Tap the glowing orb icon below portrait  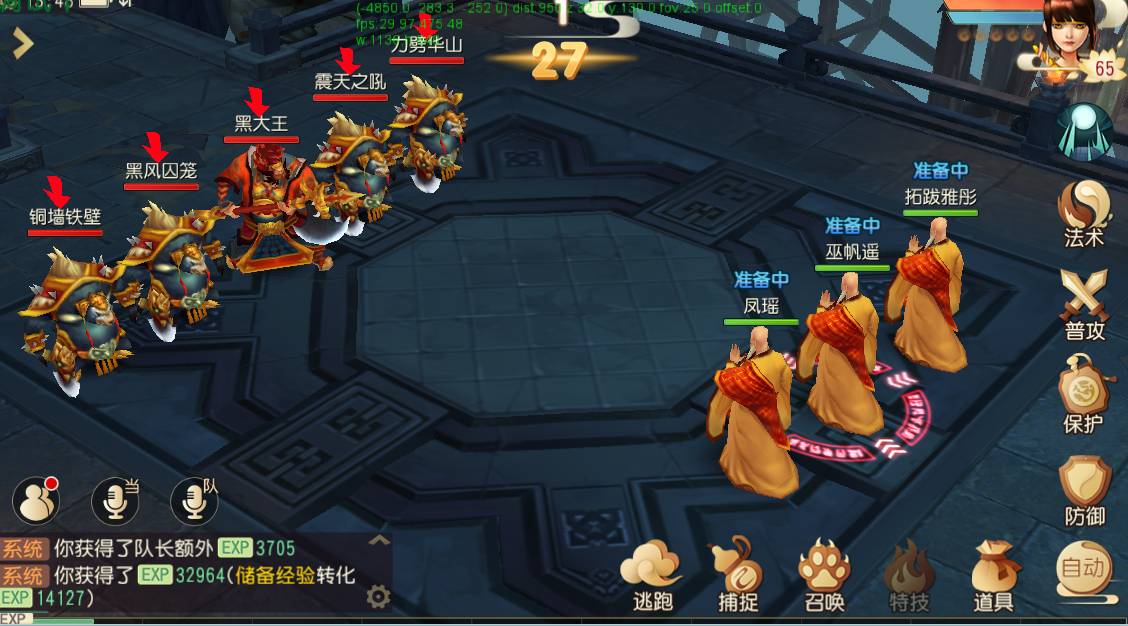click(1085, 129)
